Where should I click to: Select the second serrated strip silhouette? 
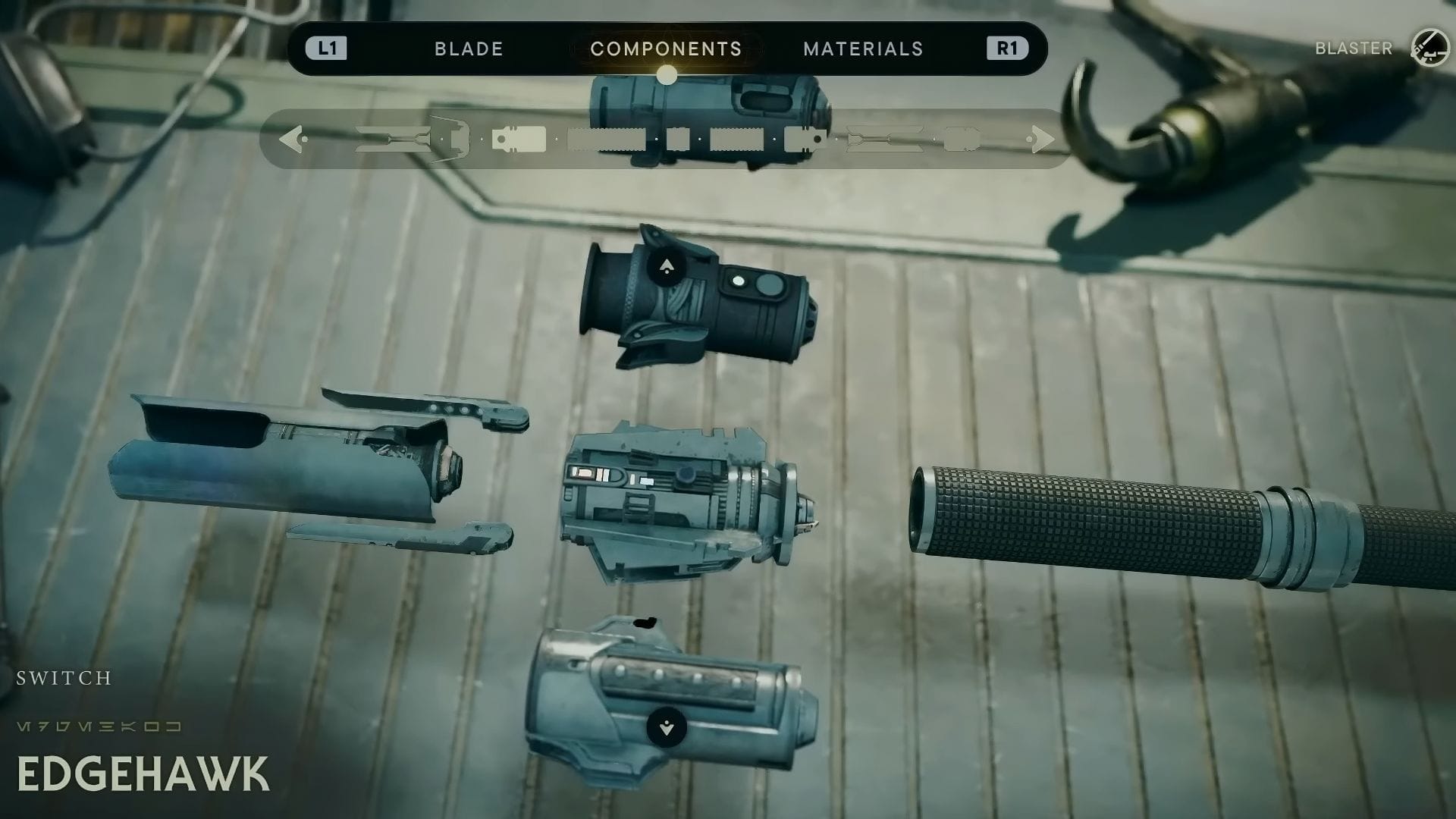click(736, 138)
